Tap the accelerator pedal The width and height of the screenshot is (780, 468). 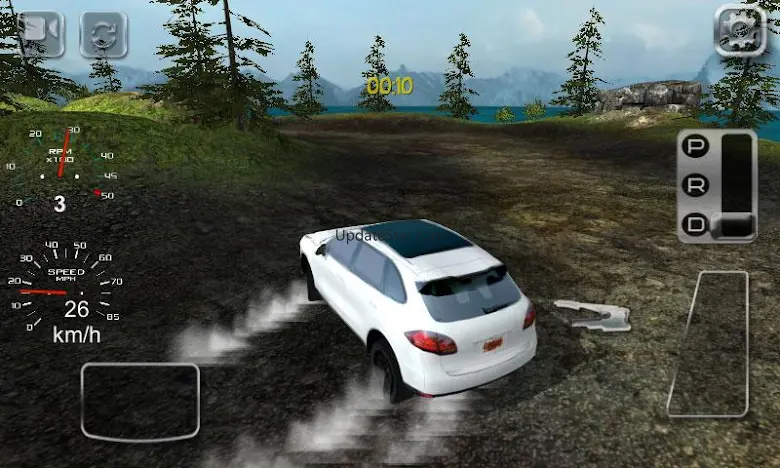point(709,343)
